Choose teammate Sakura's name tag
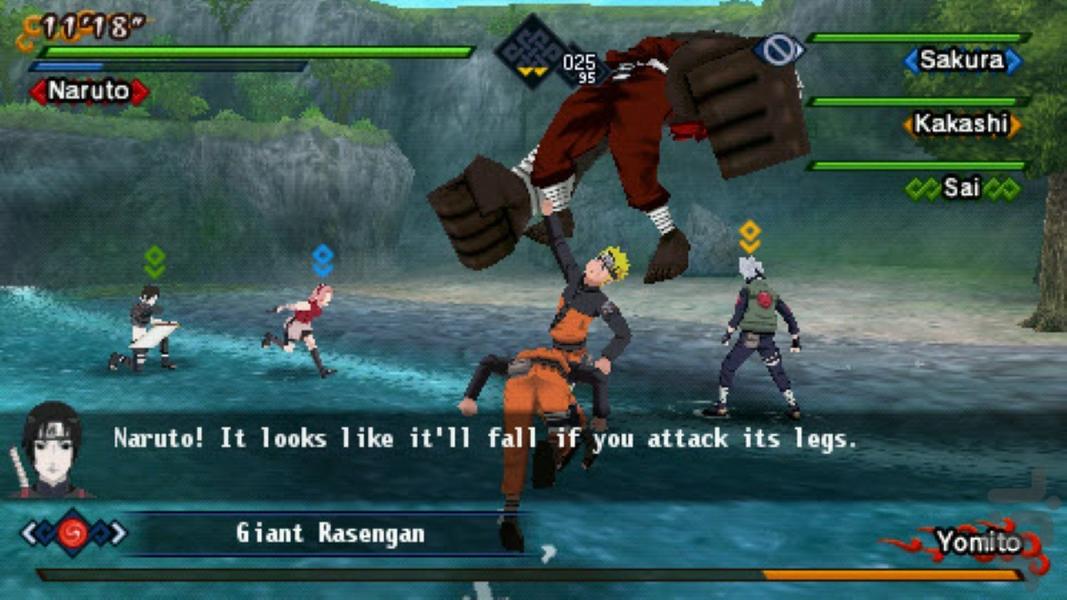Viewport: 1067px width, 600px height. [962, 61]
